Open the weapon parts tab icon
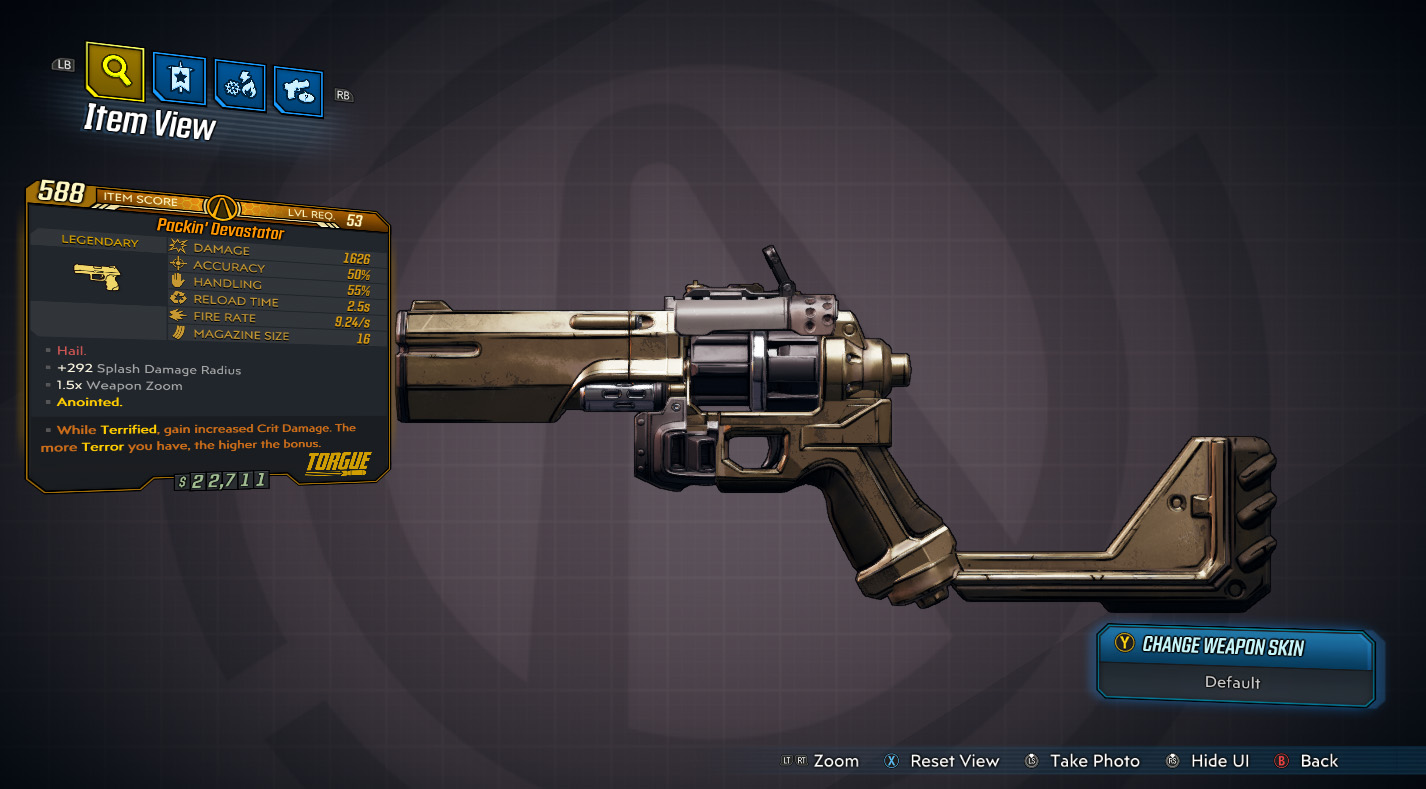Viewport: 1426px width, 789px height. coord(297,88)
